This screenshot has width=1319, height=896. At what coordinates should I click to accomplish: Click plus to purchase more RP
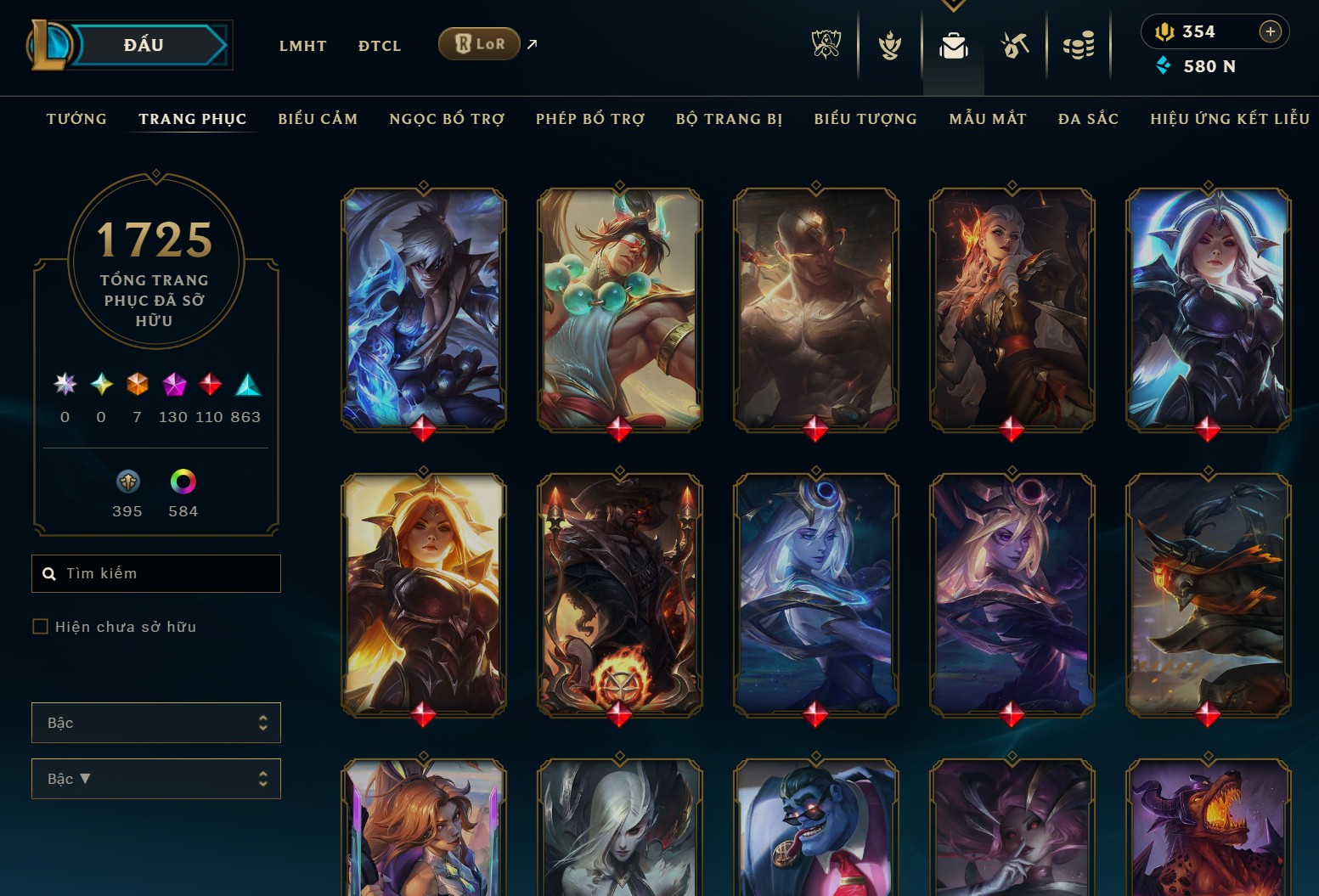click(x=1271, y=31)
